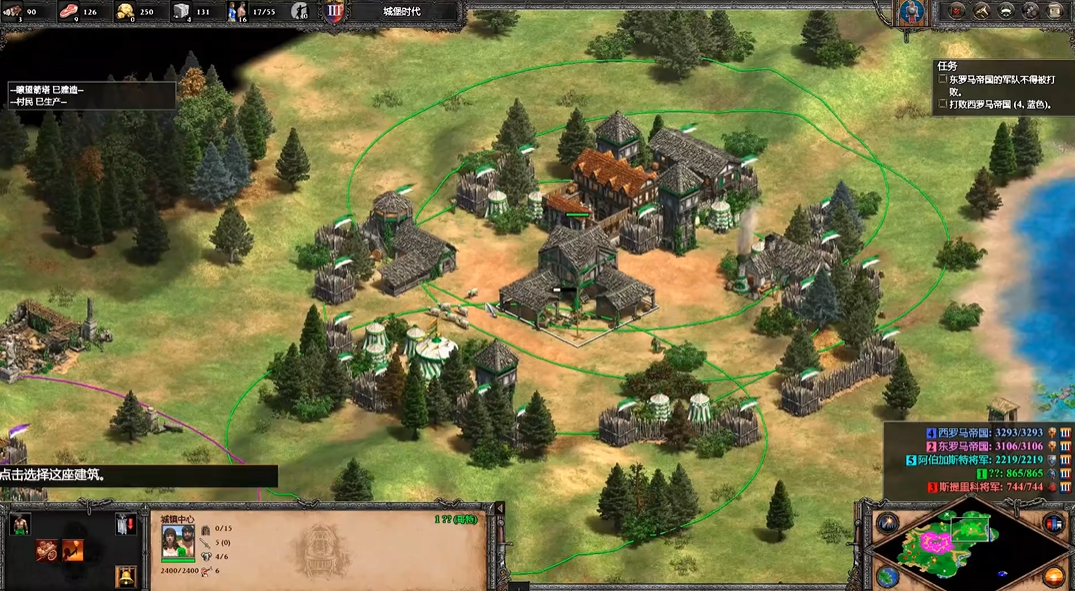Toggle the minimap flags display mode button
The height and width of the screenshot is (591, 1075).
click(x=1053, y=522)
